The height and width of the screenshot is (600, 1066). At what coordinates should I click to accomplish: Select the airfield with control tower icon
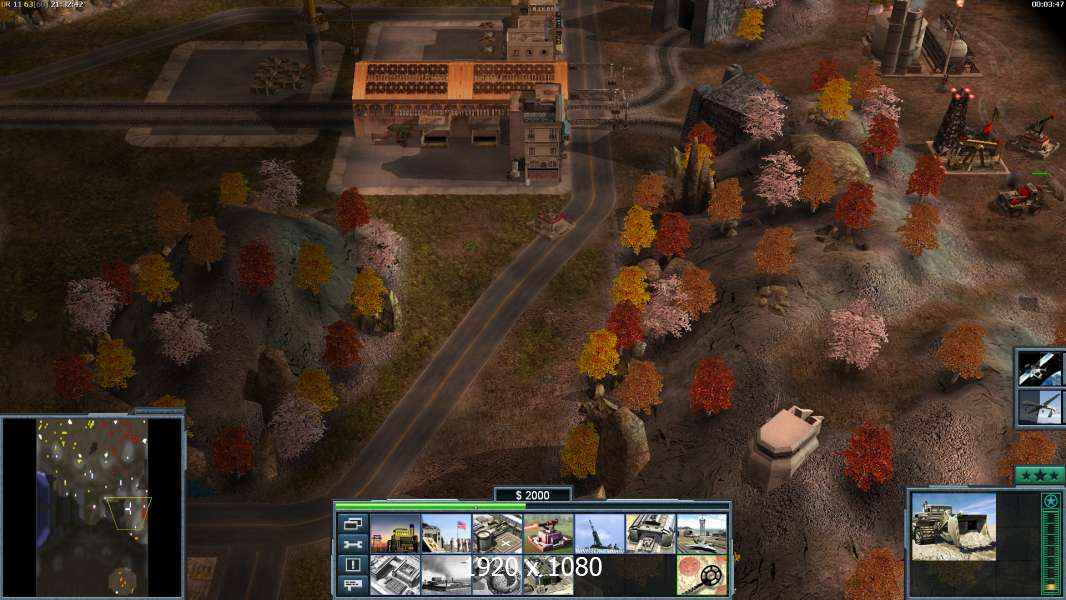(x=701, y=534)
